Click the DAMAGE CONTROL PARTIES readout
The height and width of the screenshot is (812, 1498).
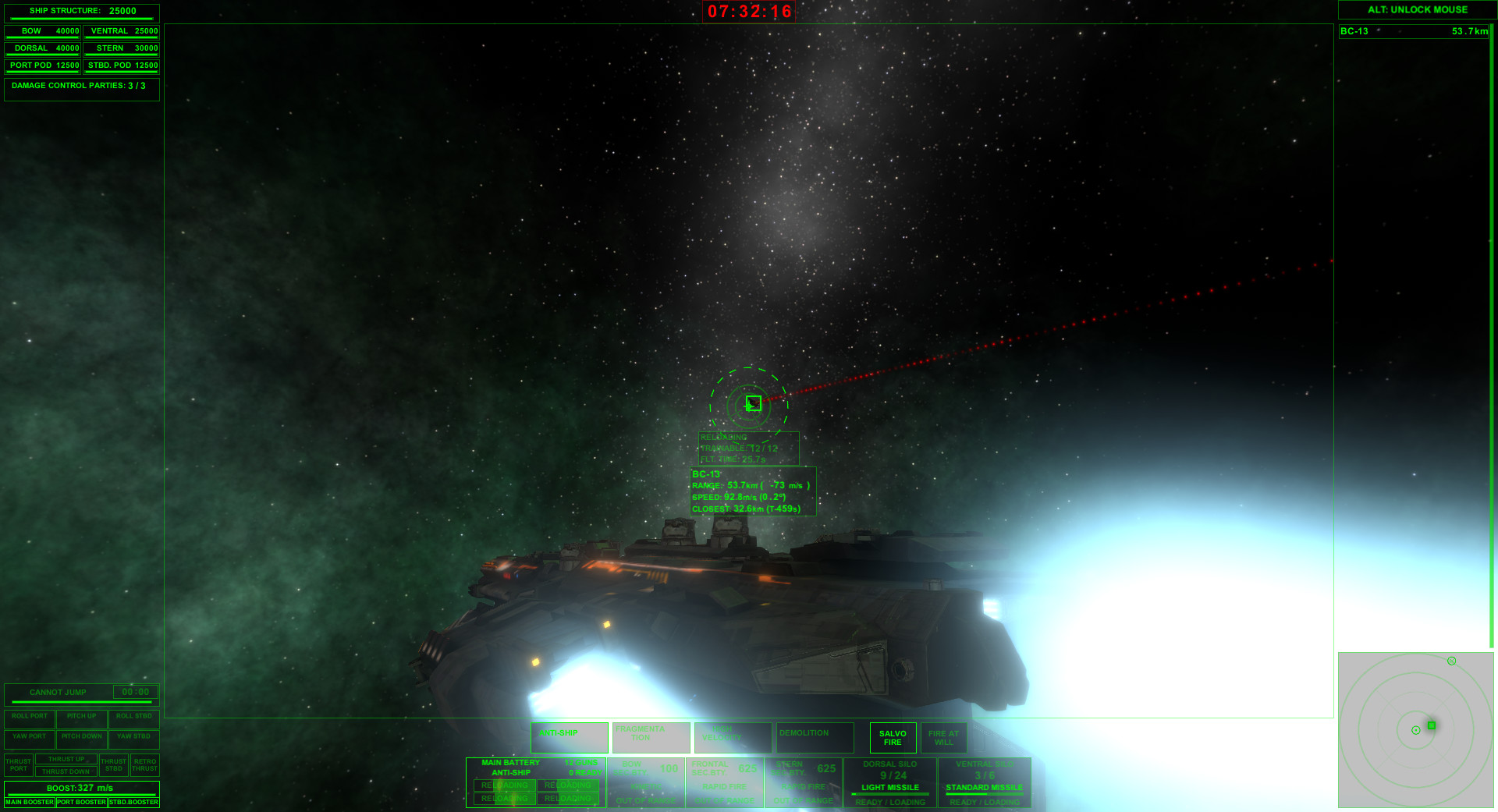click(x=80, y=87)
